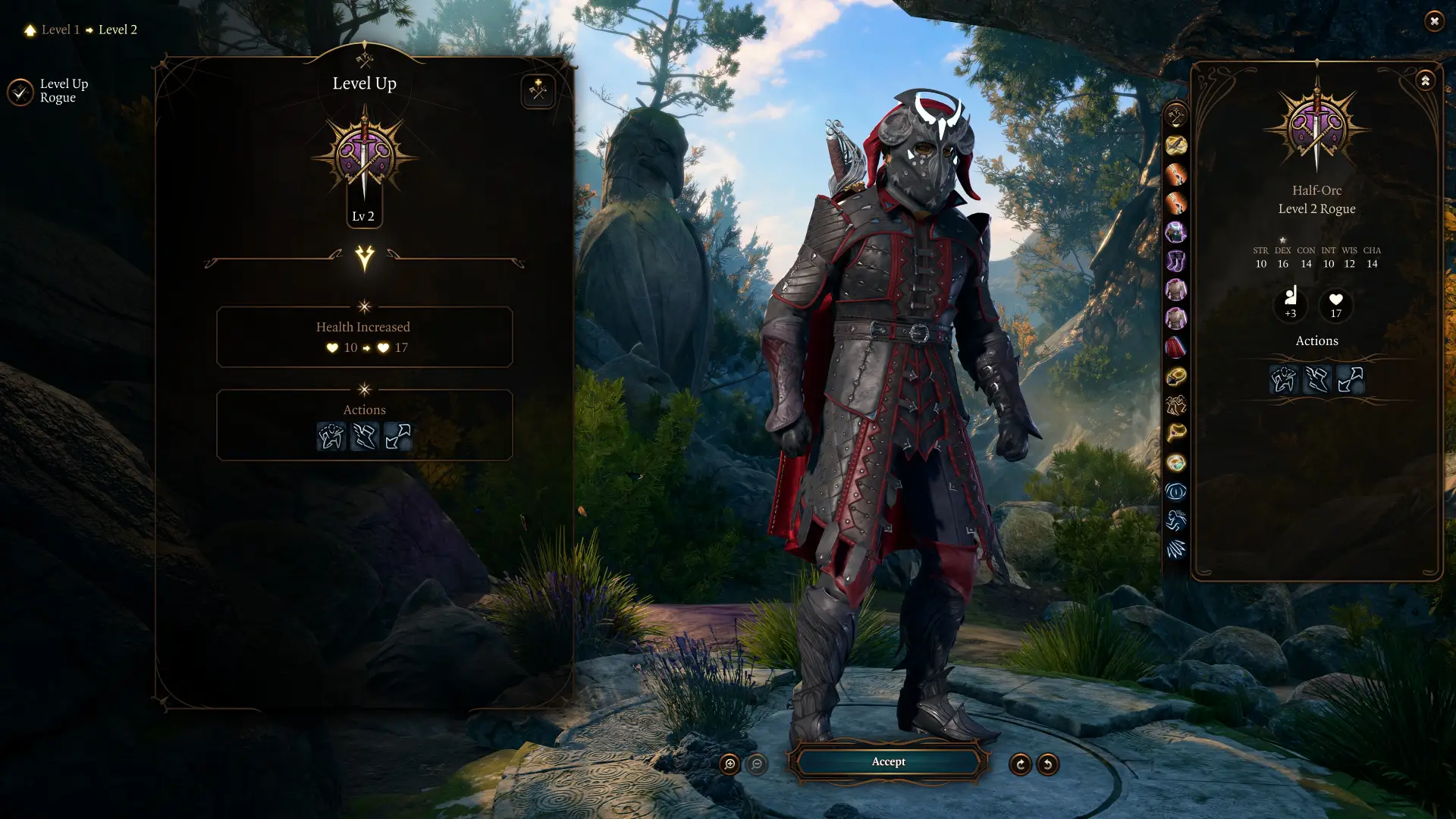1456x819 pixels.
Task: Open the multiclass option in Level Up panel
Action: (538, 91)
